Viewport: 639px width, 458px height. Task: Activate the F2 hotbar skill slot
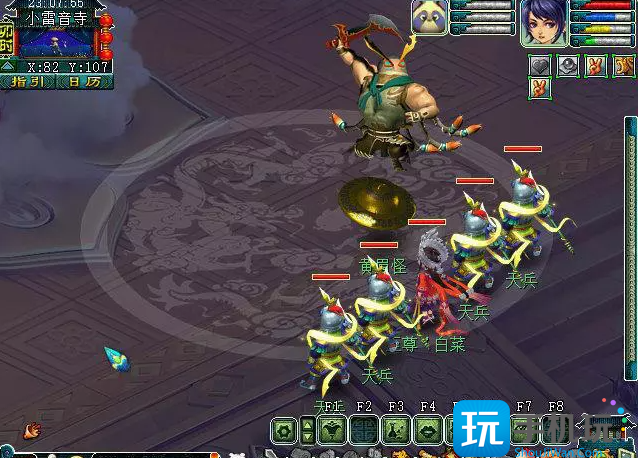(364, 431)
